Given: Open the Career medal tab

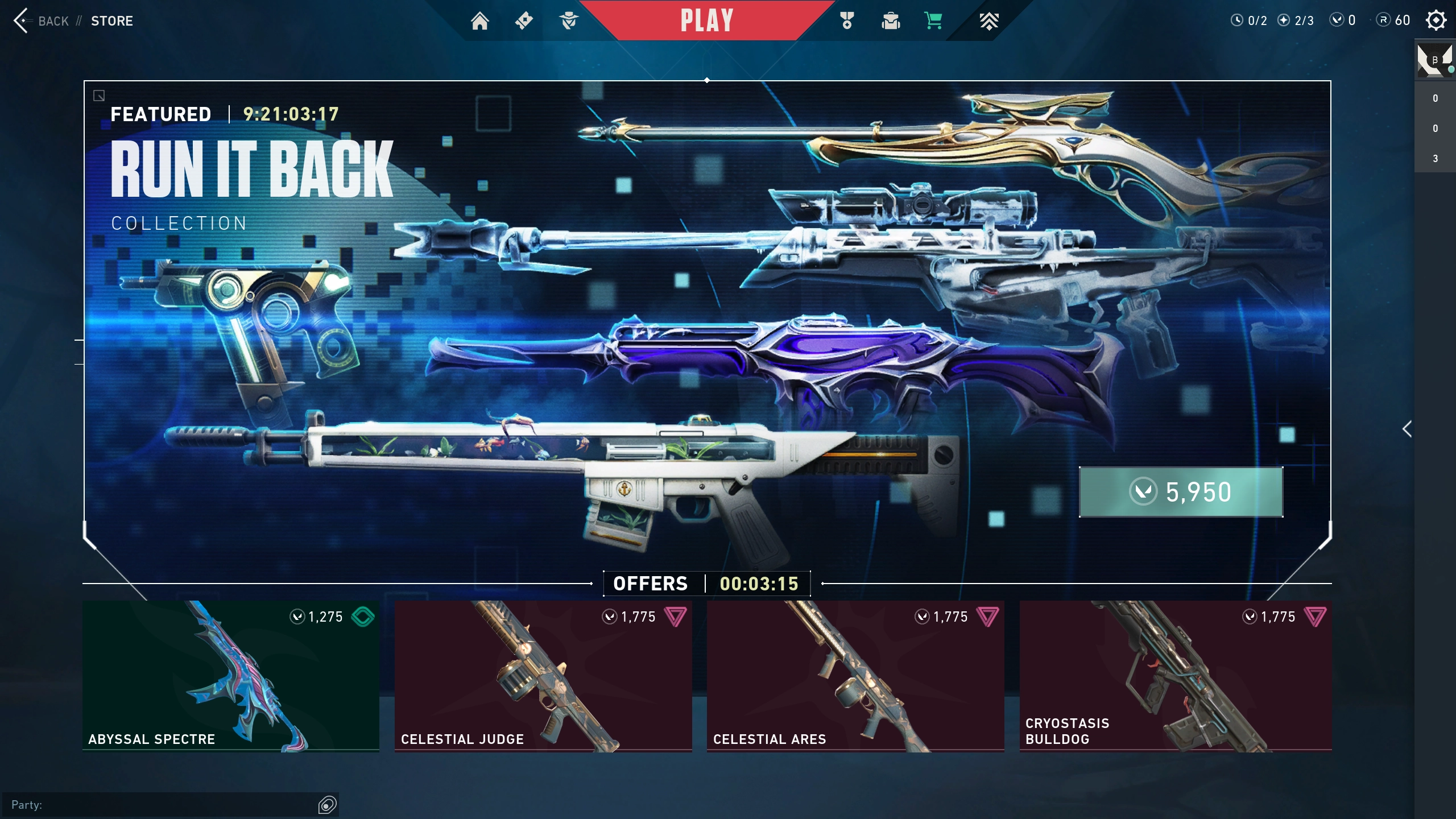Looking at the screenshot, I should point(847,21).
